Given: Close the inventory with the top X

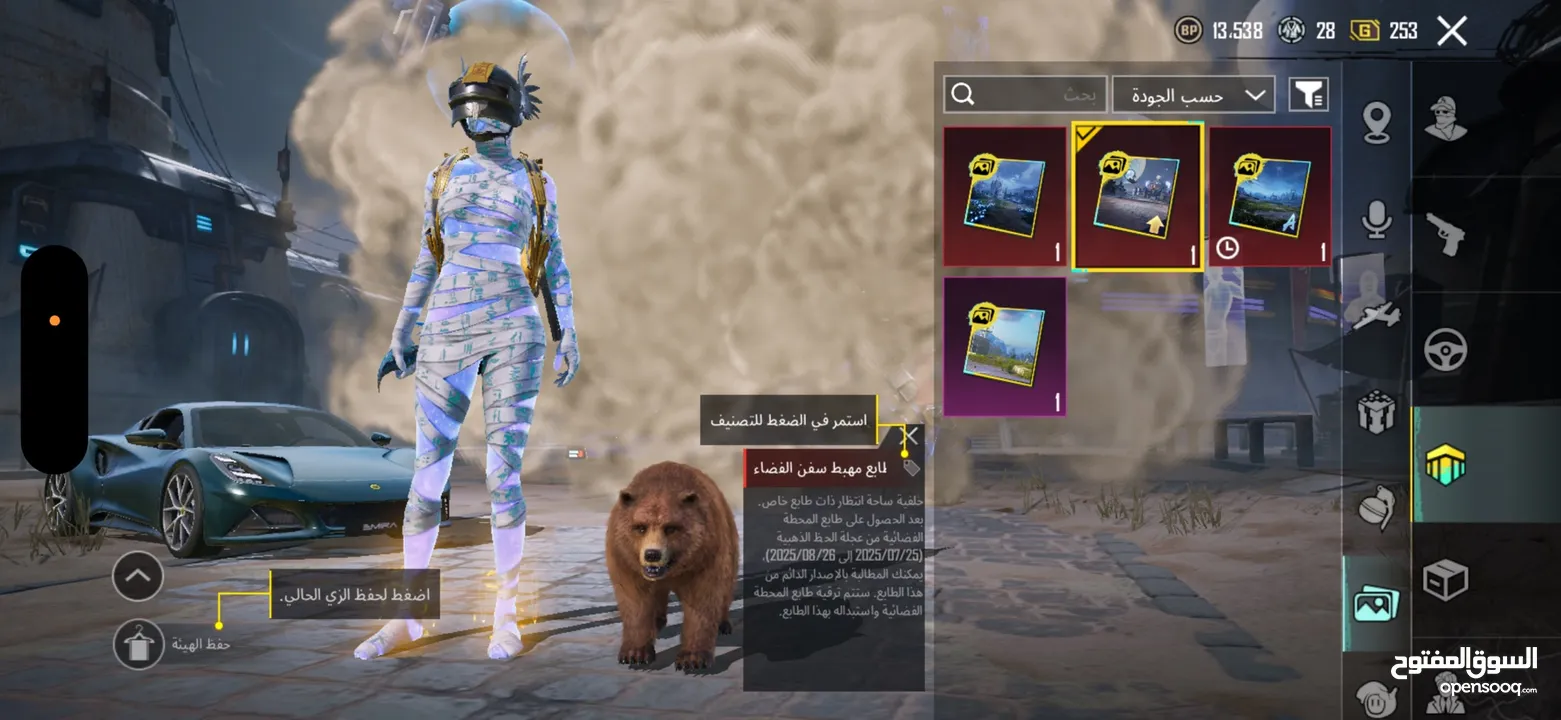Looking at the screenshot, I should point(1451,31).
